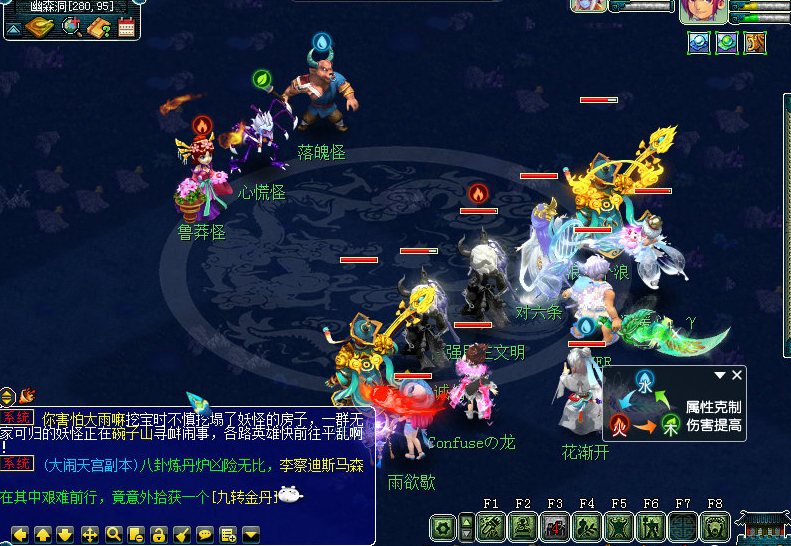Activate the F1 shortcut bar icon

point(490,526)
